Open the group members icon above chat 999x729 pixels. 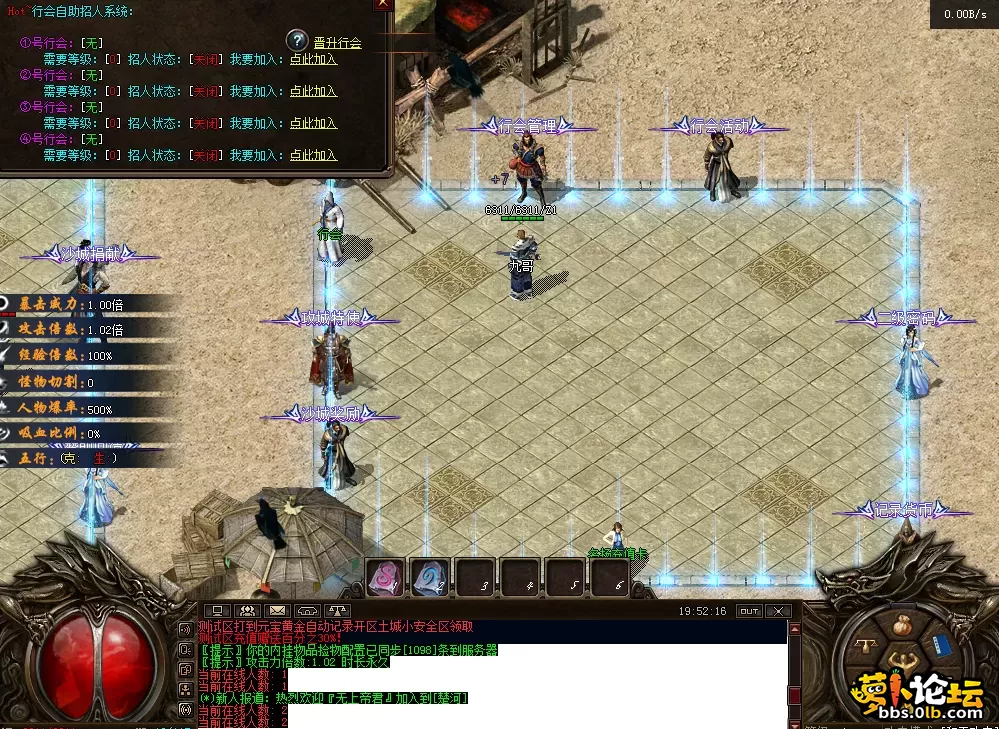[x=246, y=610]
